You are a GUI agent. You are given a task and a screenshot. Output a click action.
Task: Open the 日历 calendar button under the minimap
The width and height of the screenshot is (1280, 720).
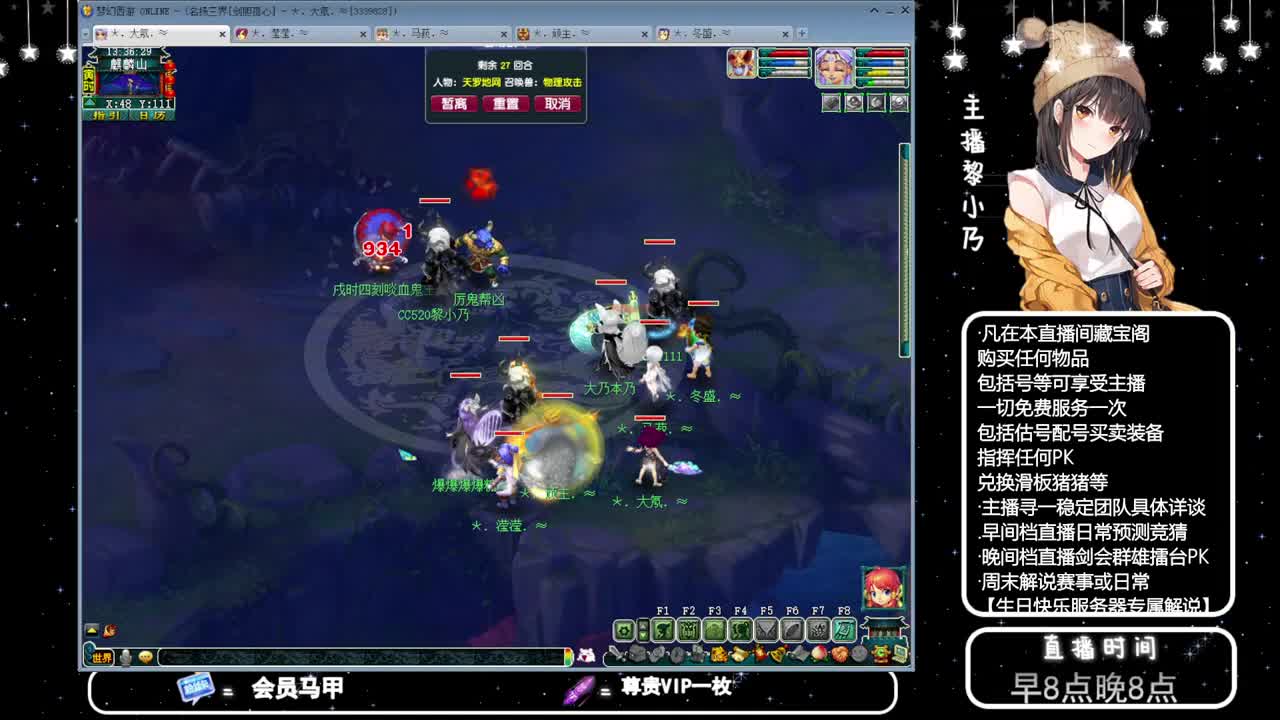(x=151, y=113)
